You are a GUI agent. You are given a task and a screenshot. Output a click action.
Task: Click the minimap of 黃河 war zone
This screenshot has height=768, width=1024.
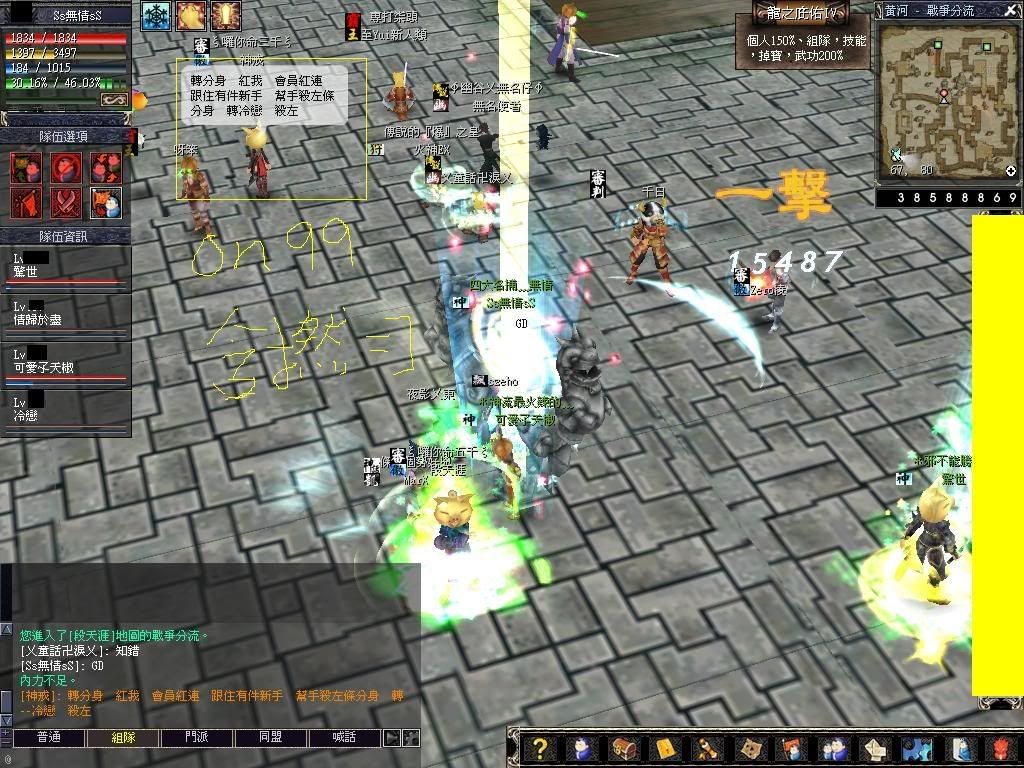946,97
